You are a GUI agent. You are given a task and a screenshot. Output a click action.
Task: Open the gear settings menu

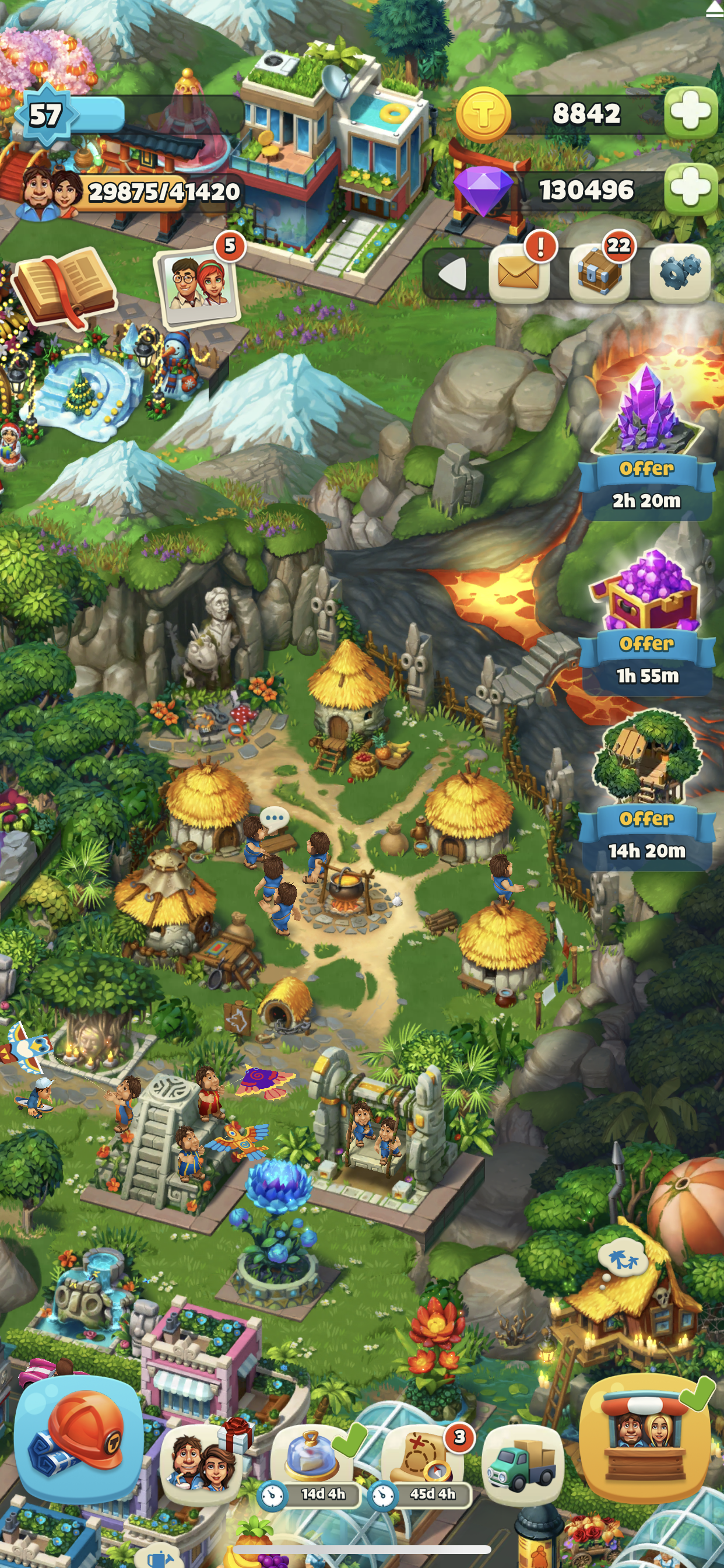pyautogui.click(x=680, y=274)
